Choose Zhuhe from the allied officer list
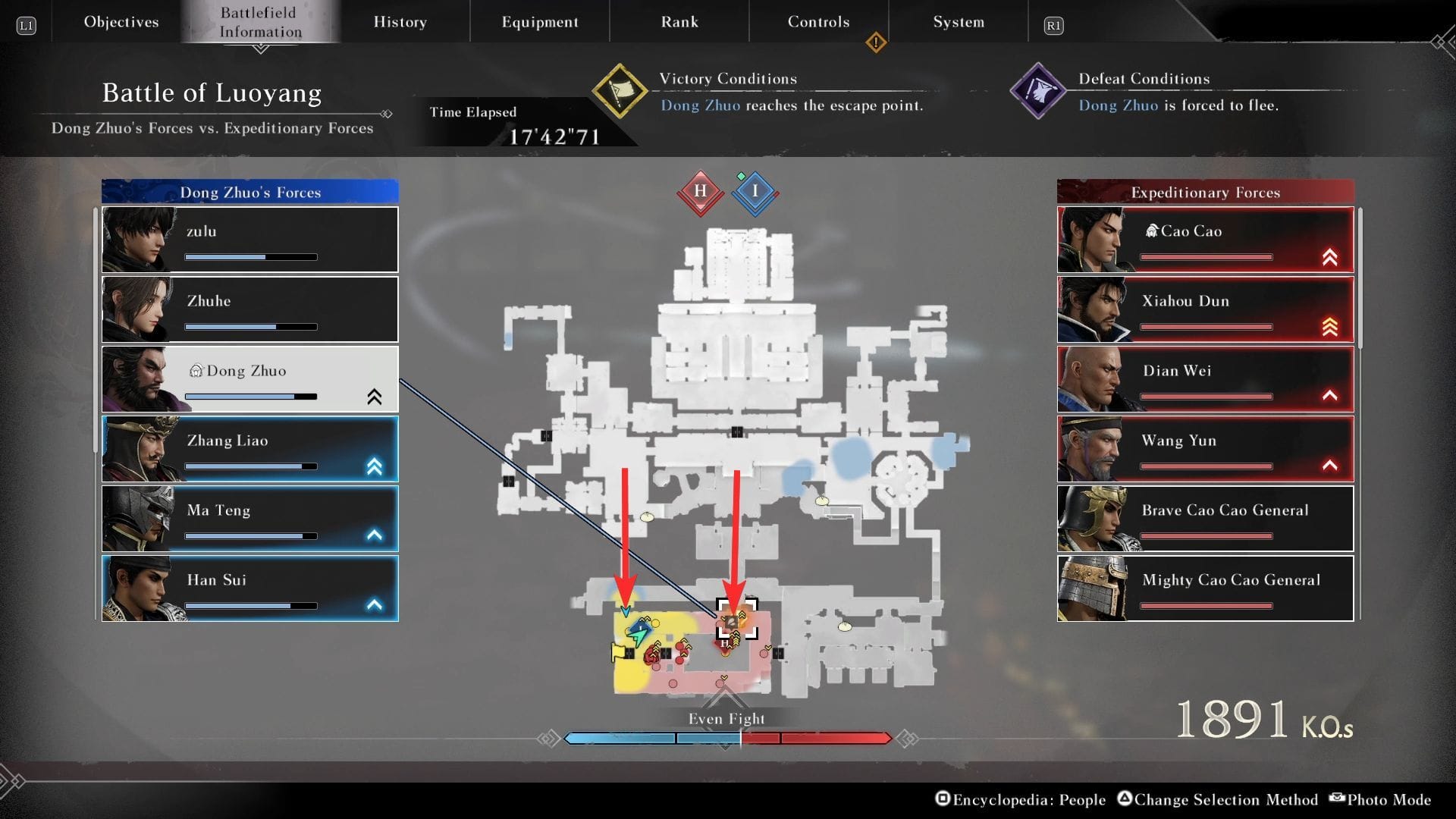This screenshot has height=819, width=1456. pos(250,309)
